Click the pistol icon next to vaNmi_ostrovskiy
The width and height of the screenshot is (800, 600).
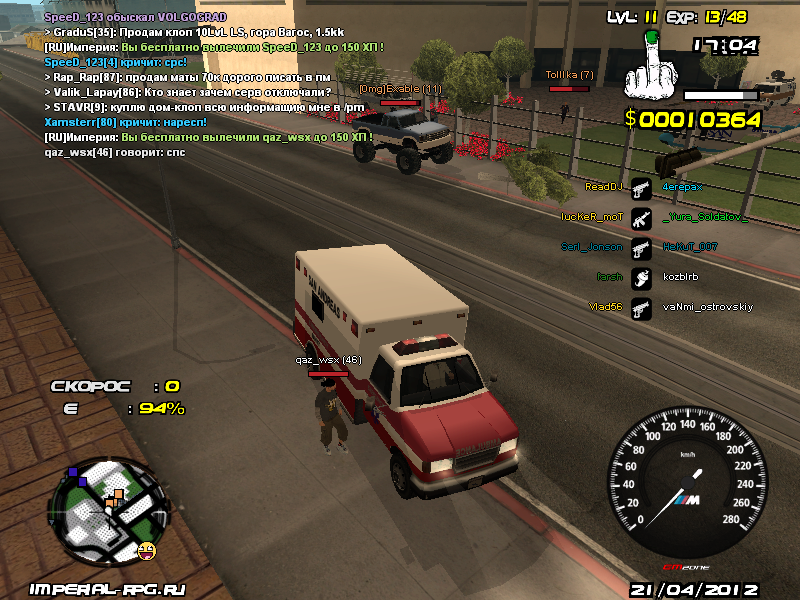[x=641, y=307]
